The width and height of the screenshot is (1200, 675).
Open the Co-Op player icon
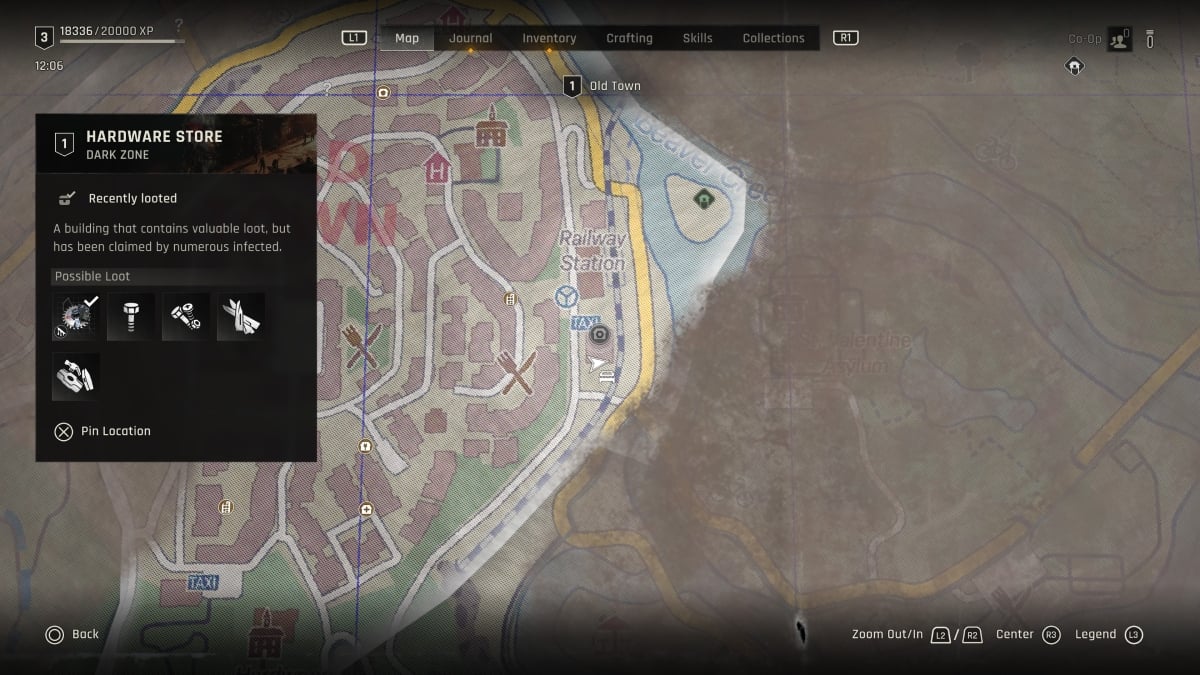pos(1118,39)
